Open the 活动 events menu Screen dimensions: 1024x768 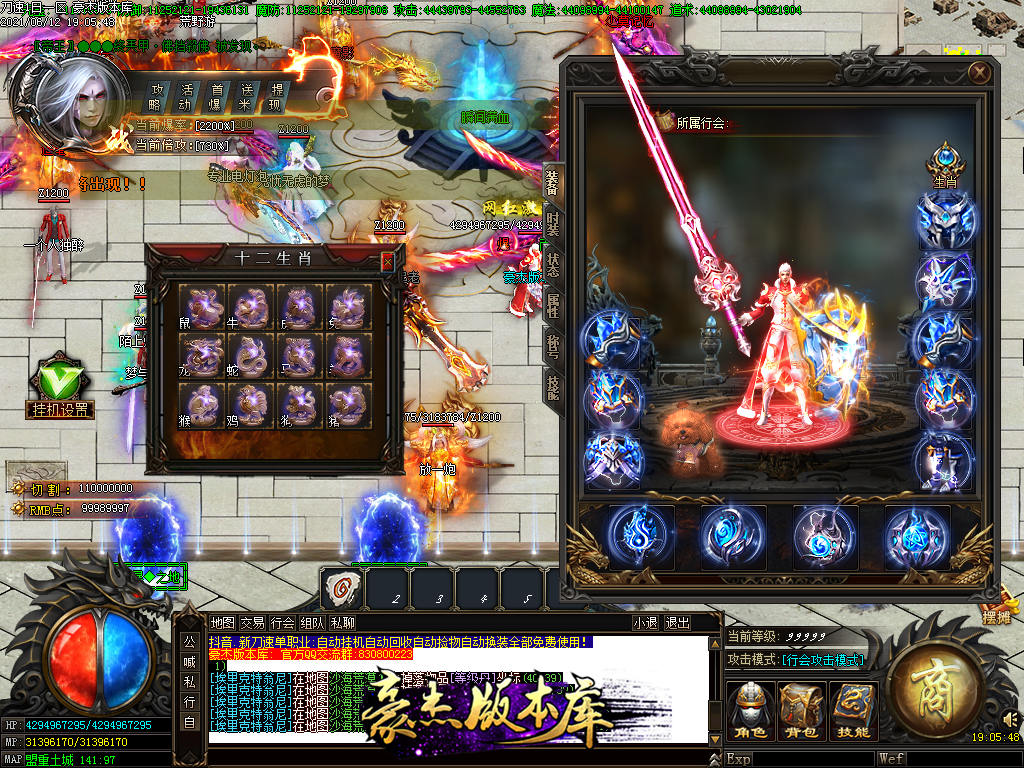pyautogui.click(x=186, y=96)
